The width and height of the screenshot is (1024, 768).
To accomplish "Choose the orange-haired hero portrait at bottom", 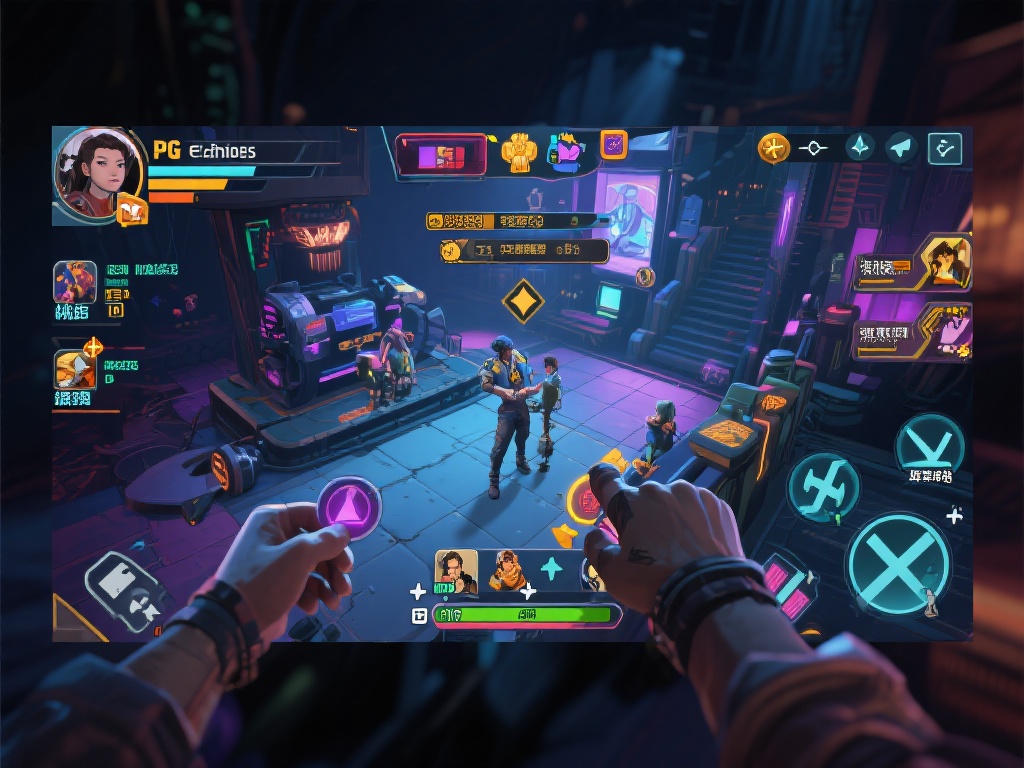I will pyautogui.click(x=507, y=570).
